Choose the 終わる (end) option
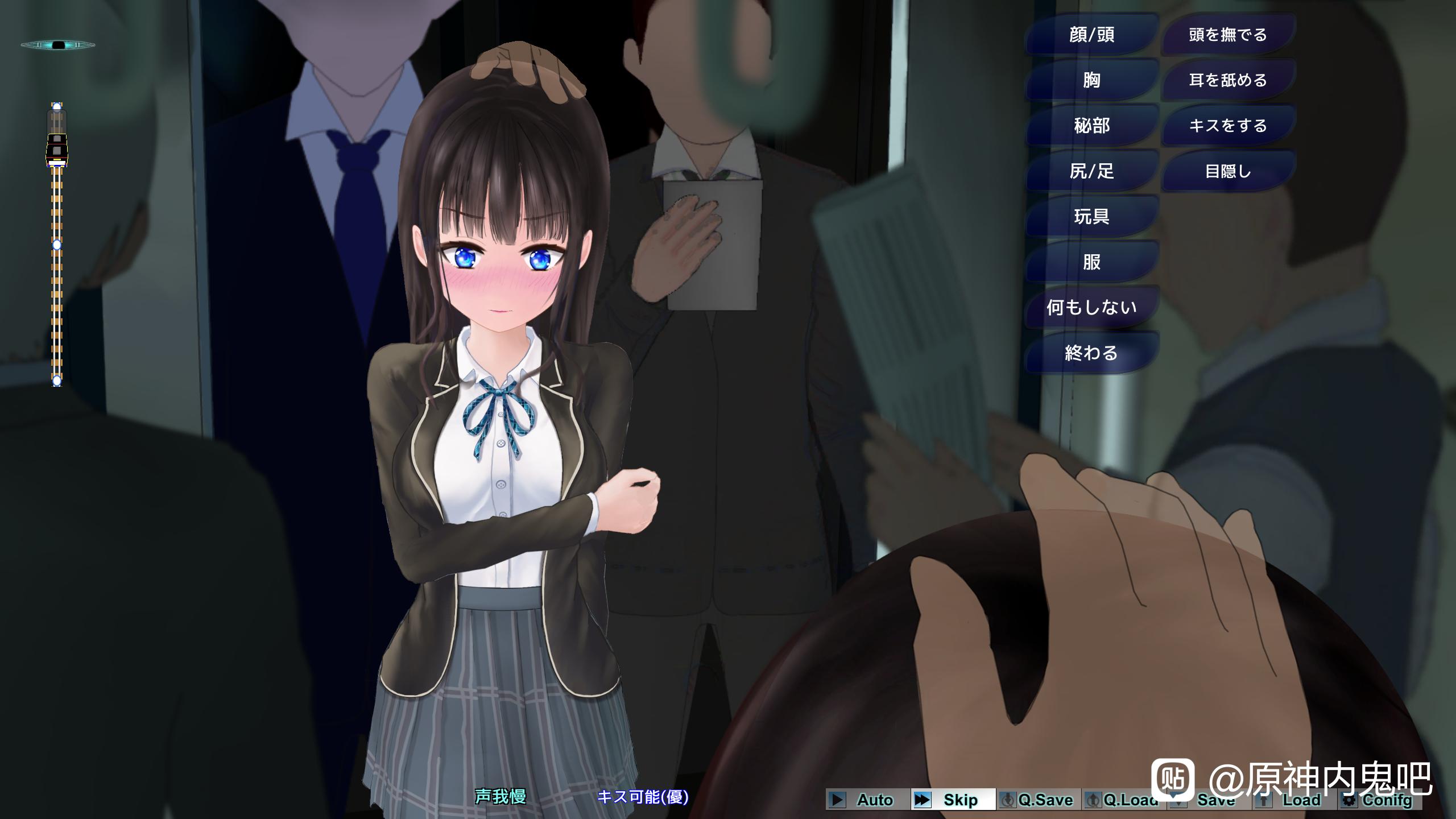This screenshot has height=819, width=1456. tap(1091, 353)
